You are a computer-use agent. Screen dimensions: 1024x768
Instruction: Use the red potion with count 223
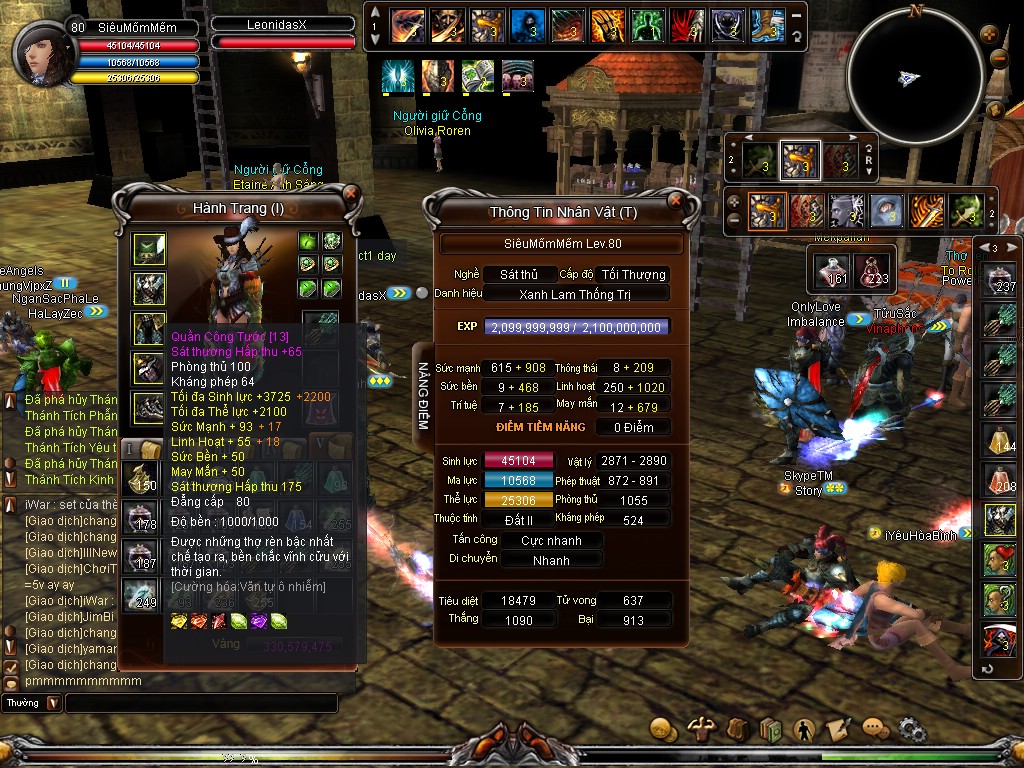tap(873, 270)
